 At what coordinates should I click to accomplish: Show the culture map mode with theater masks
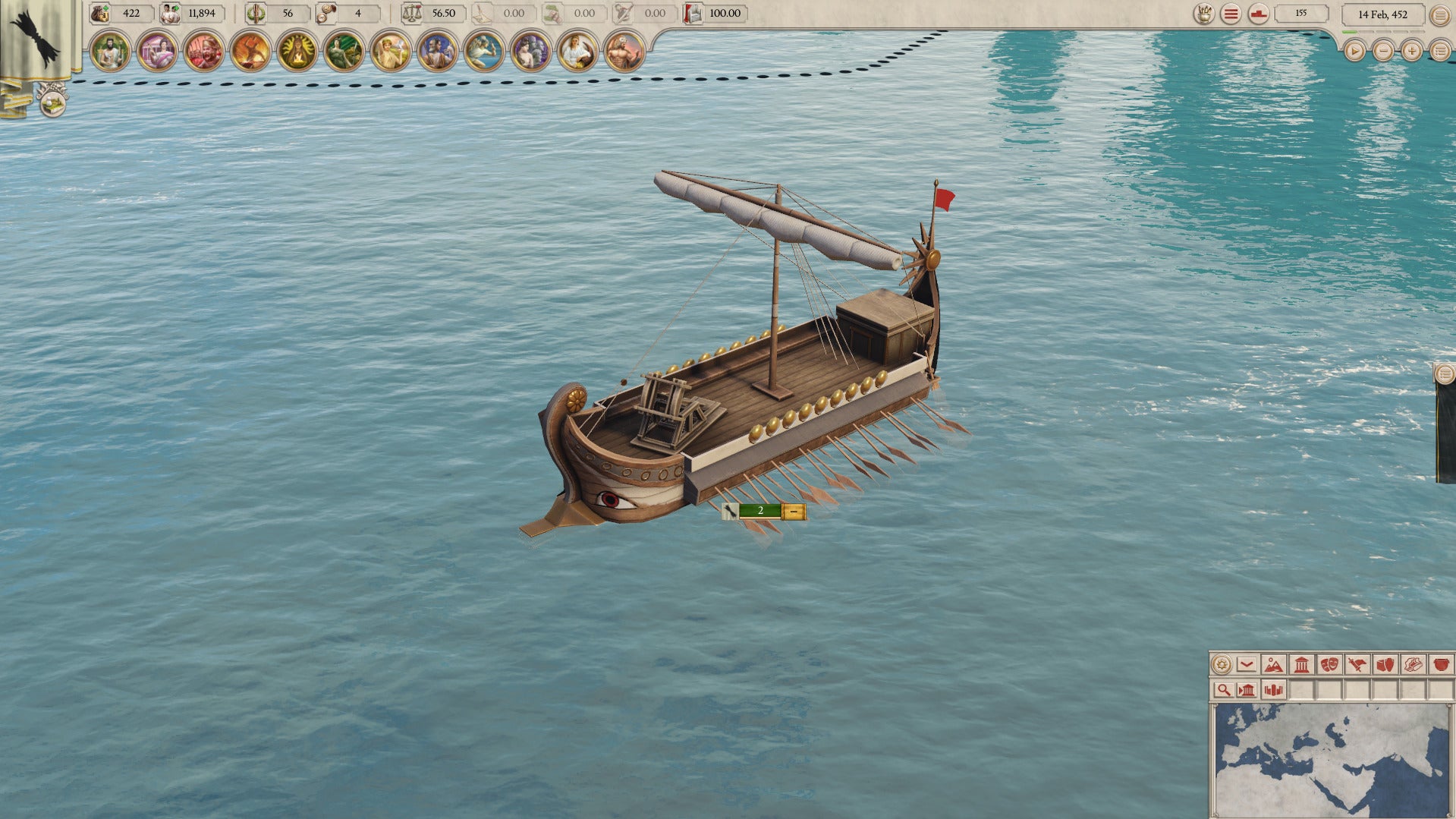pos(1329,665)
